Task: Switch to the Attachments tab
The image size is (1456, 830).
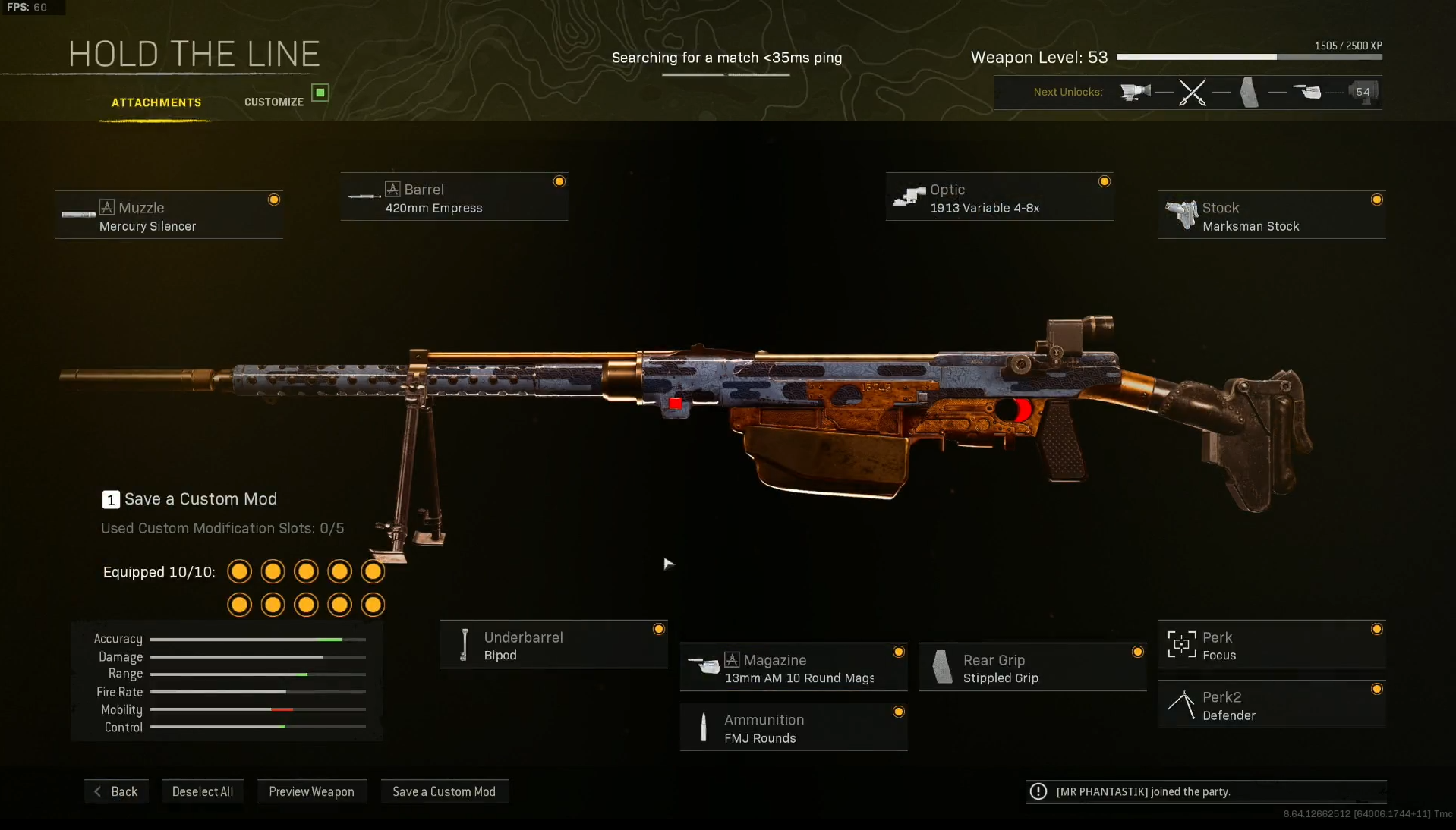Action: [x=156, y=102]
